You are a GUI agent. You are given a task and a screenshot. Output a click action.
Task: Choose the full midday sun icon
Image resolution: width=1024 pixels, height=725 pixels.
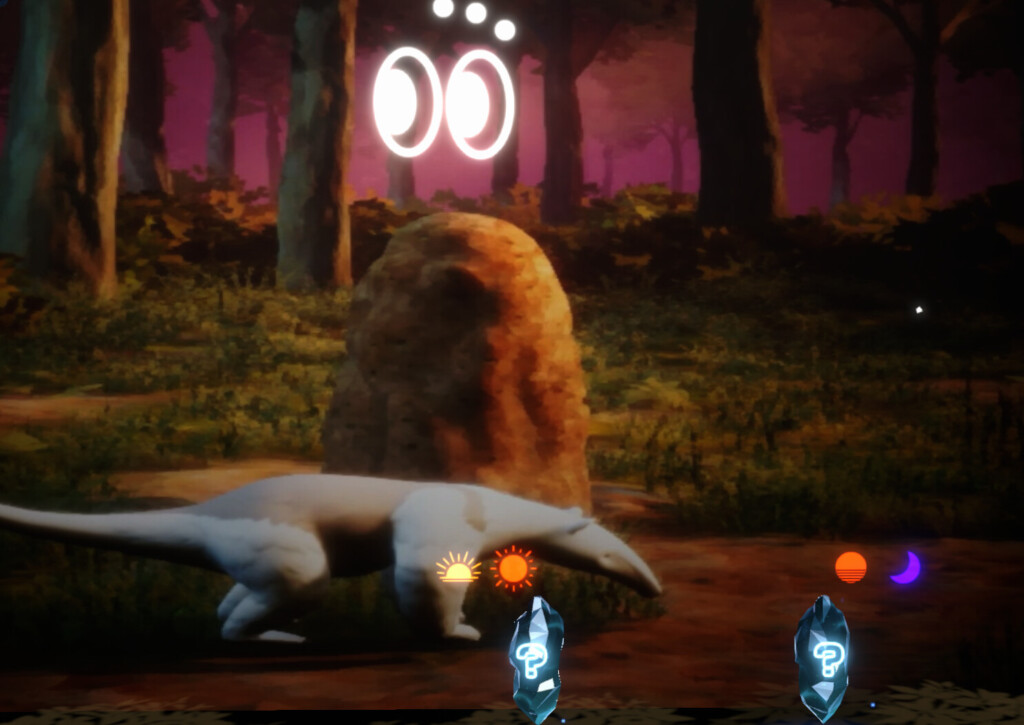tap(513, 568)
